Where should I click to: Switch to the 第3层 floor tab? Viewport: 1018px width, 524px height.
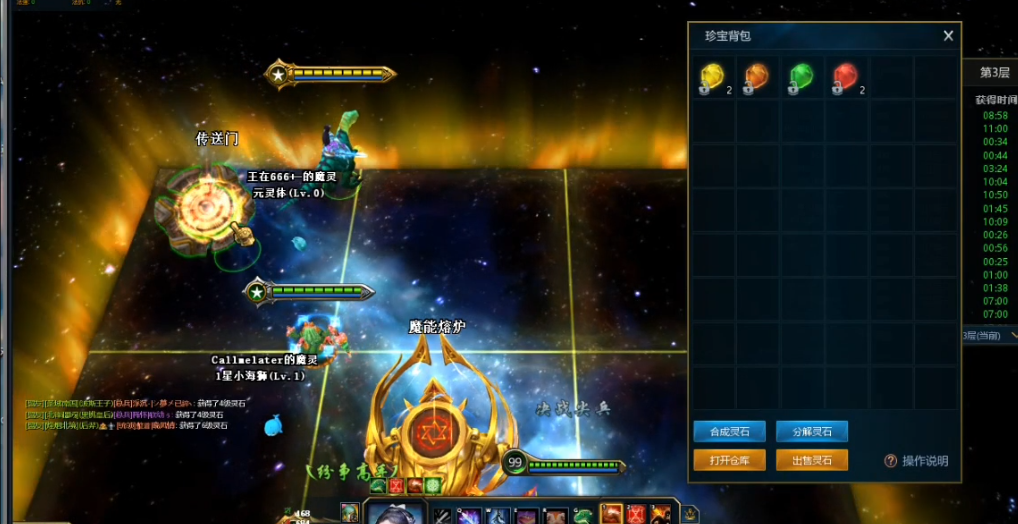[994, 73]
